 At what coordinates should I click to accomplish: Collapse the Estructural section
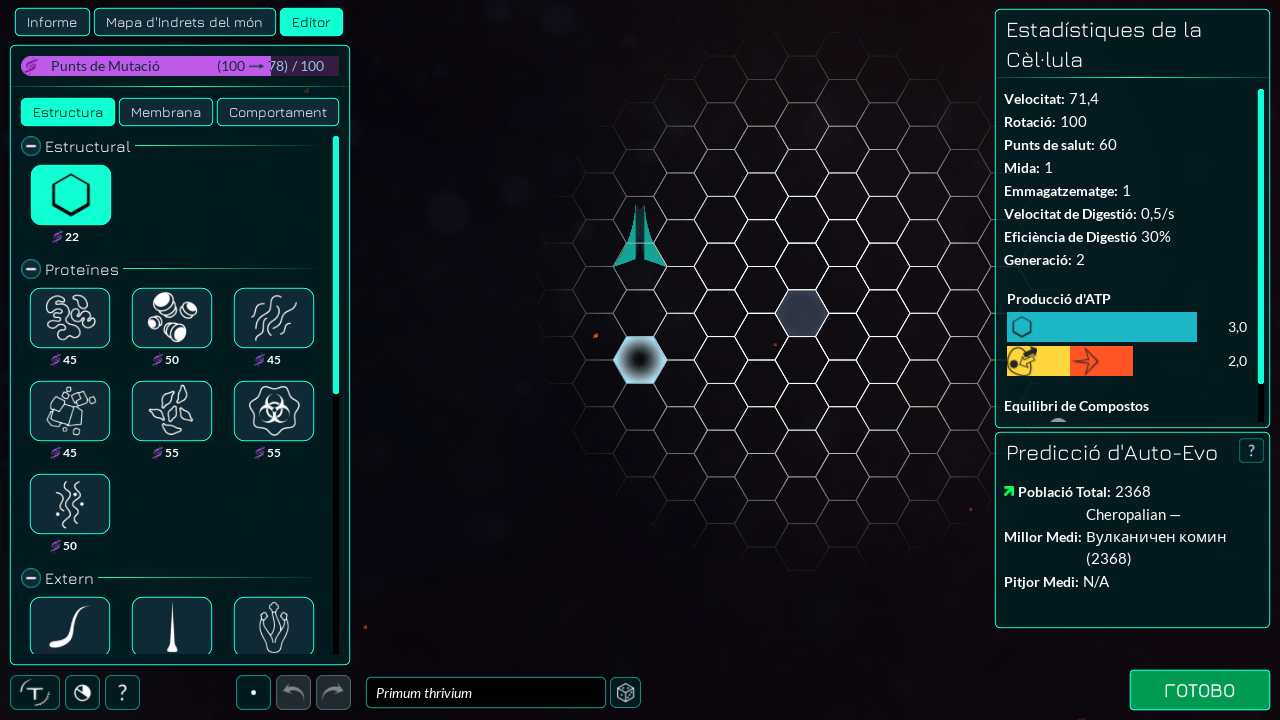pyautogui.click(x=33, y=147)
